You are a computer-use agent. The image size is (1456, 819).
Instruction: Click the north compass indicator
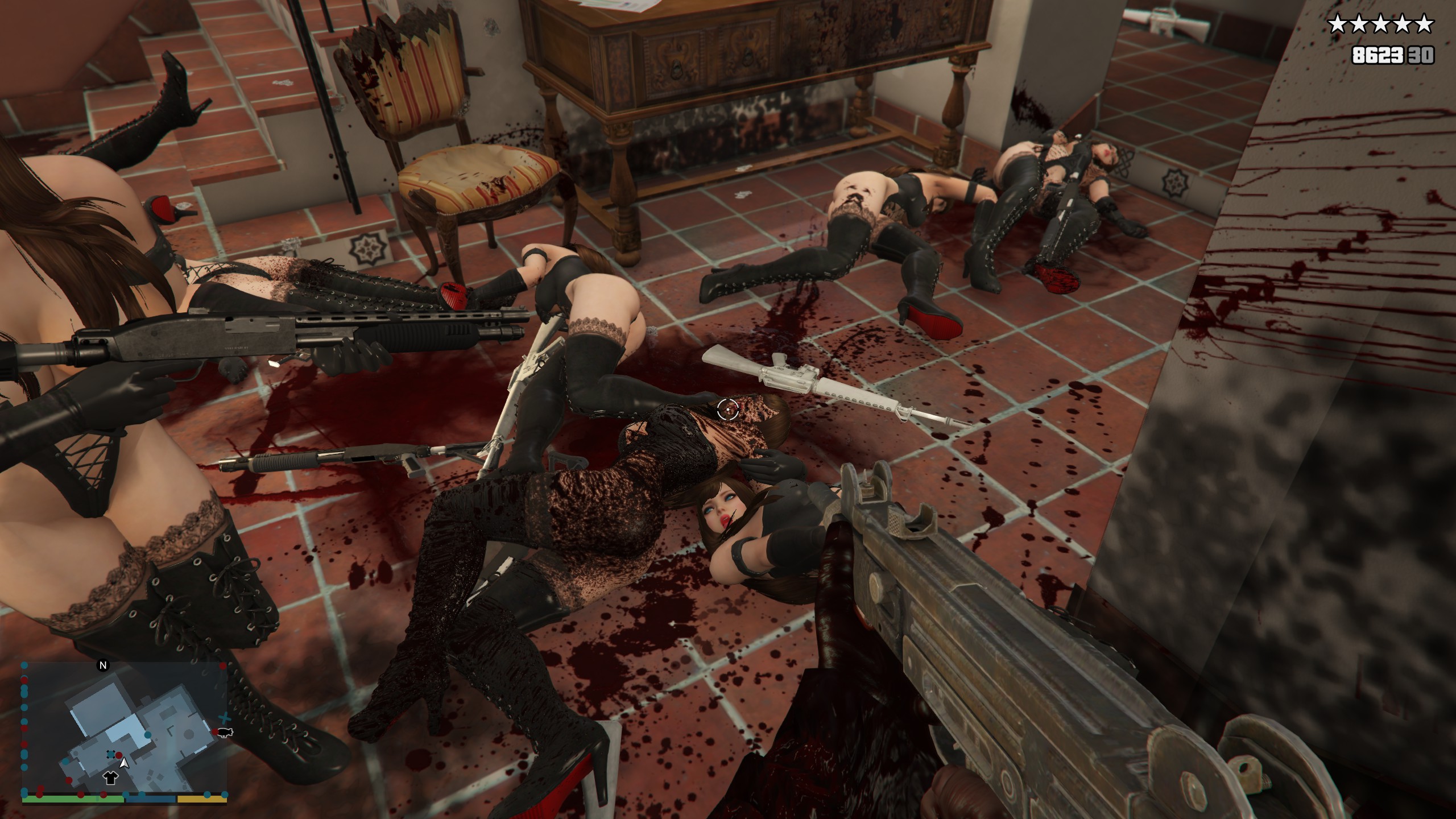[103, 665]
